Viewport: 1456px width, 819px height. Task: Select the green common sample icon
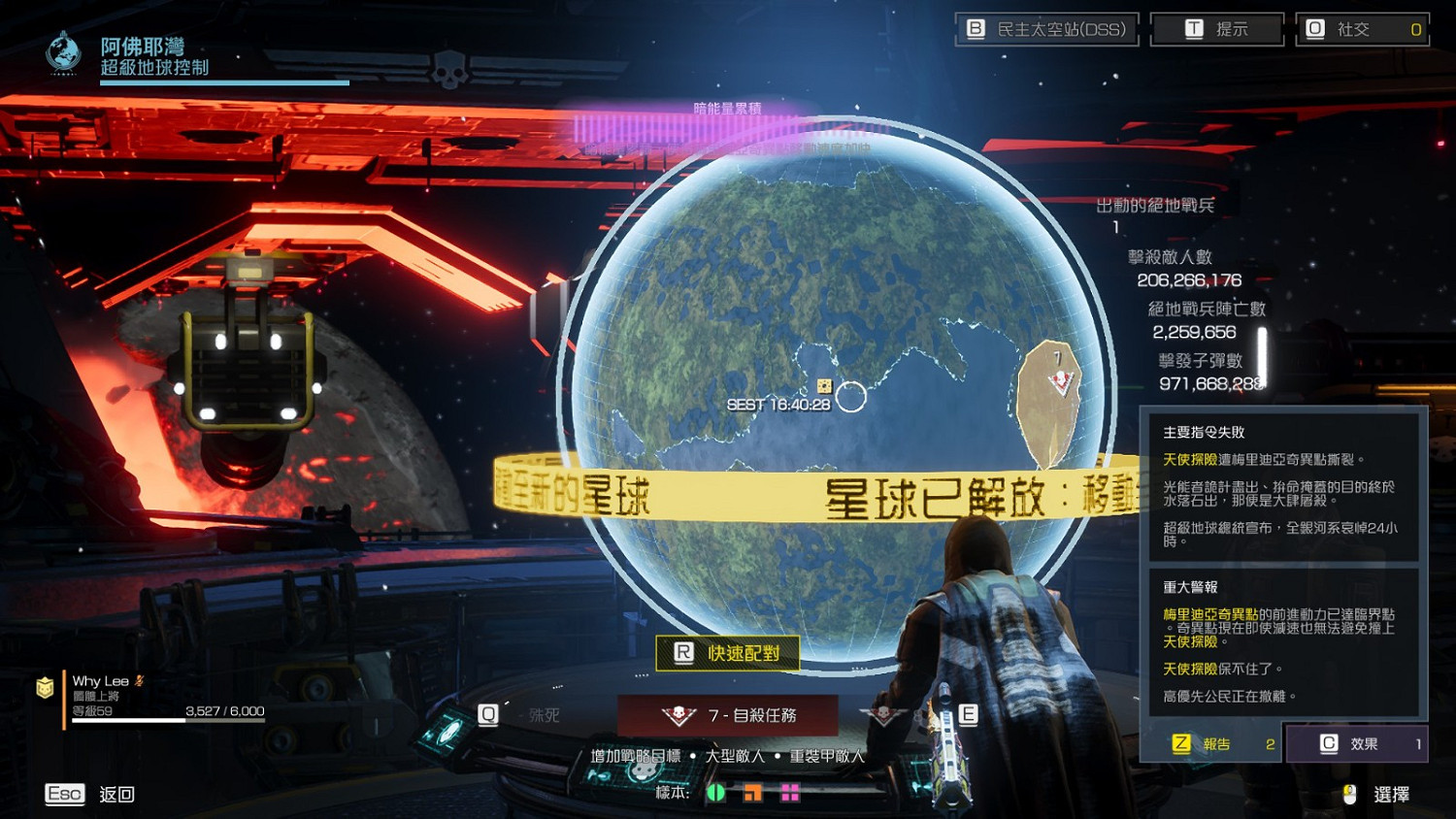[717, 793]
